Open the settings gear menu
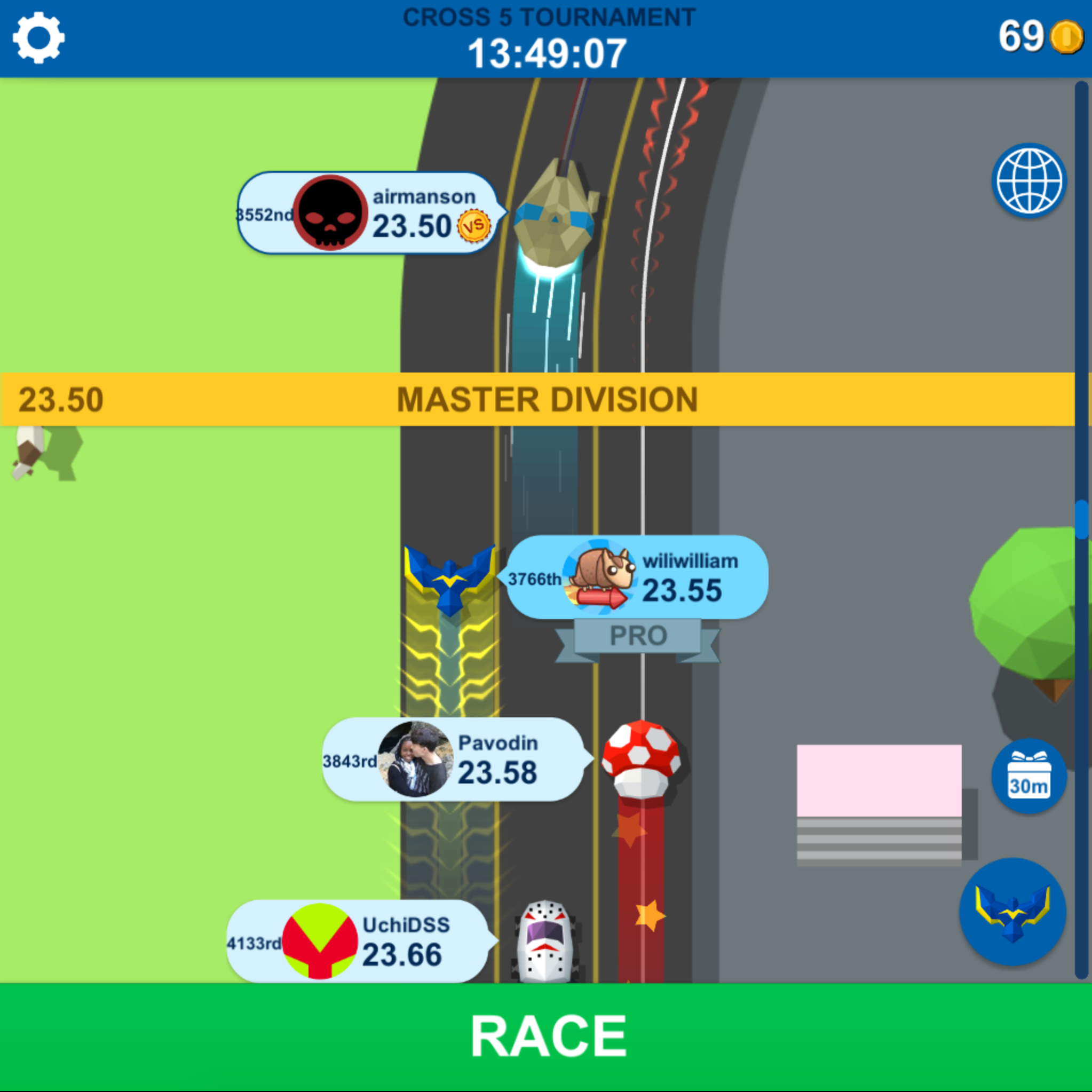Image resolution: width=1092 pixels, height=1092 pixels. 38,38
